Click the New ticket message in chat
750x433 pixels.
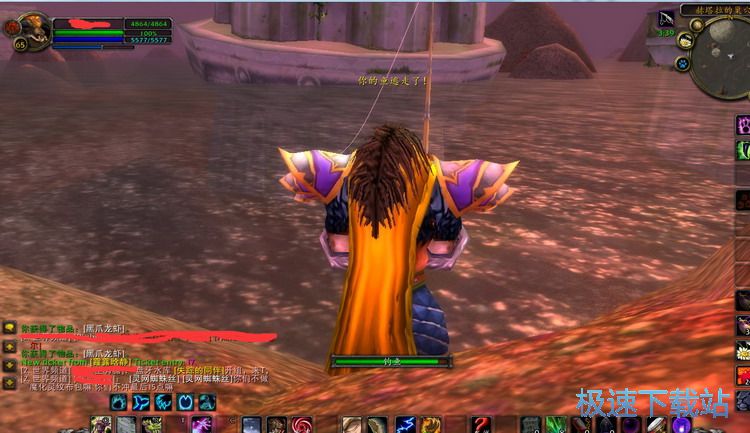(x=60, y=361)
